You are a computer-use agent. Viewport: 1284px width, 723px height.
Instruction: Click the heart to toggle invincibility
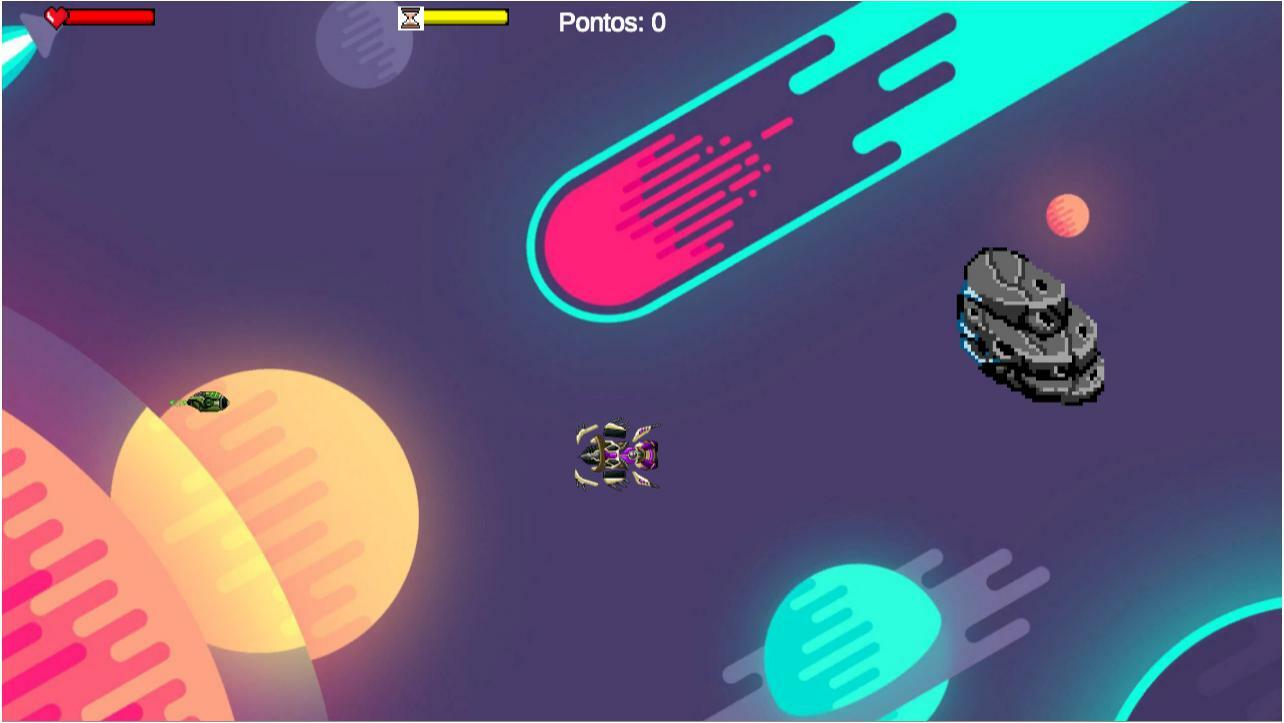57,16
